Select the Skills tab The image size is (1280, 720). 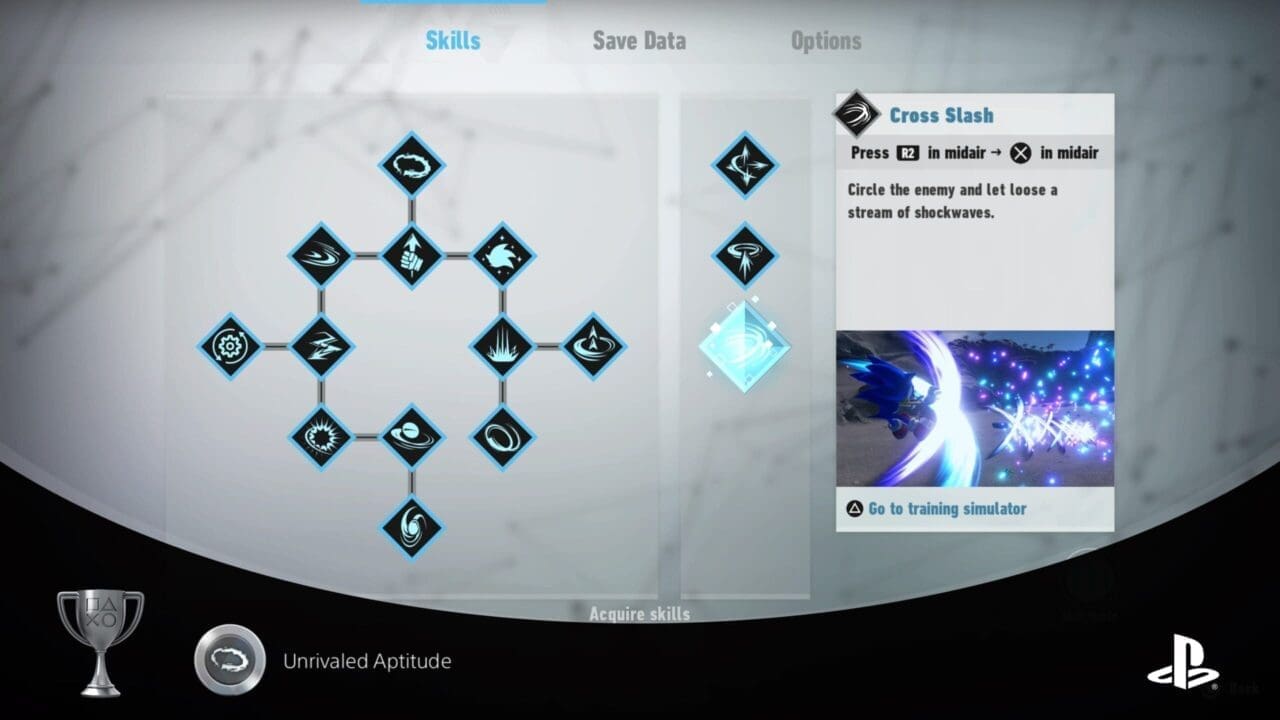pos(453,41)
